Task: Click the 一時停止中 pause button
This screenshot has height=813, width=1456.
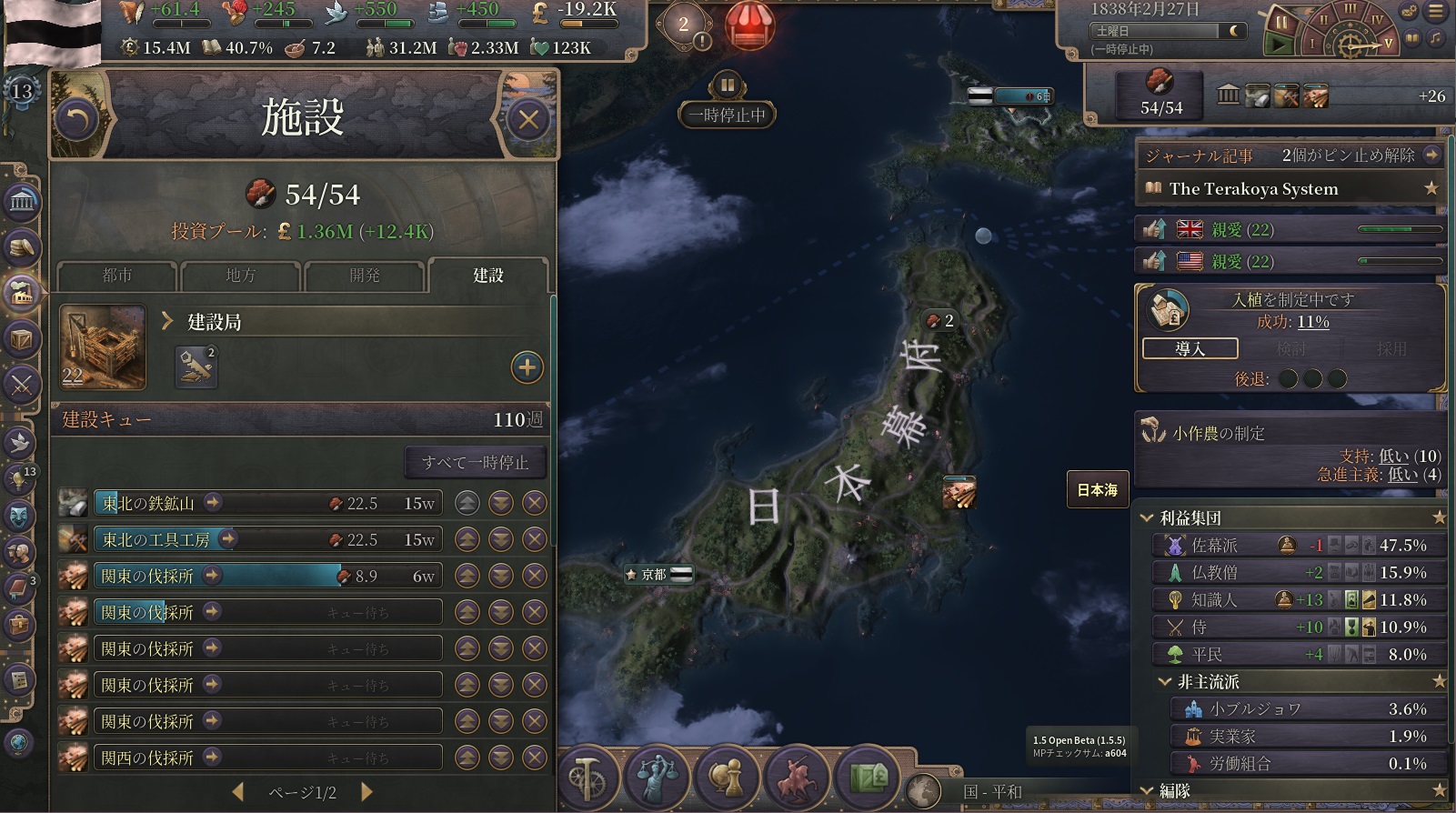Action: (728, 86)
